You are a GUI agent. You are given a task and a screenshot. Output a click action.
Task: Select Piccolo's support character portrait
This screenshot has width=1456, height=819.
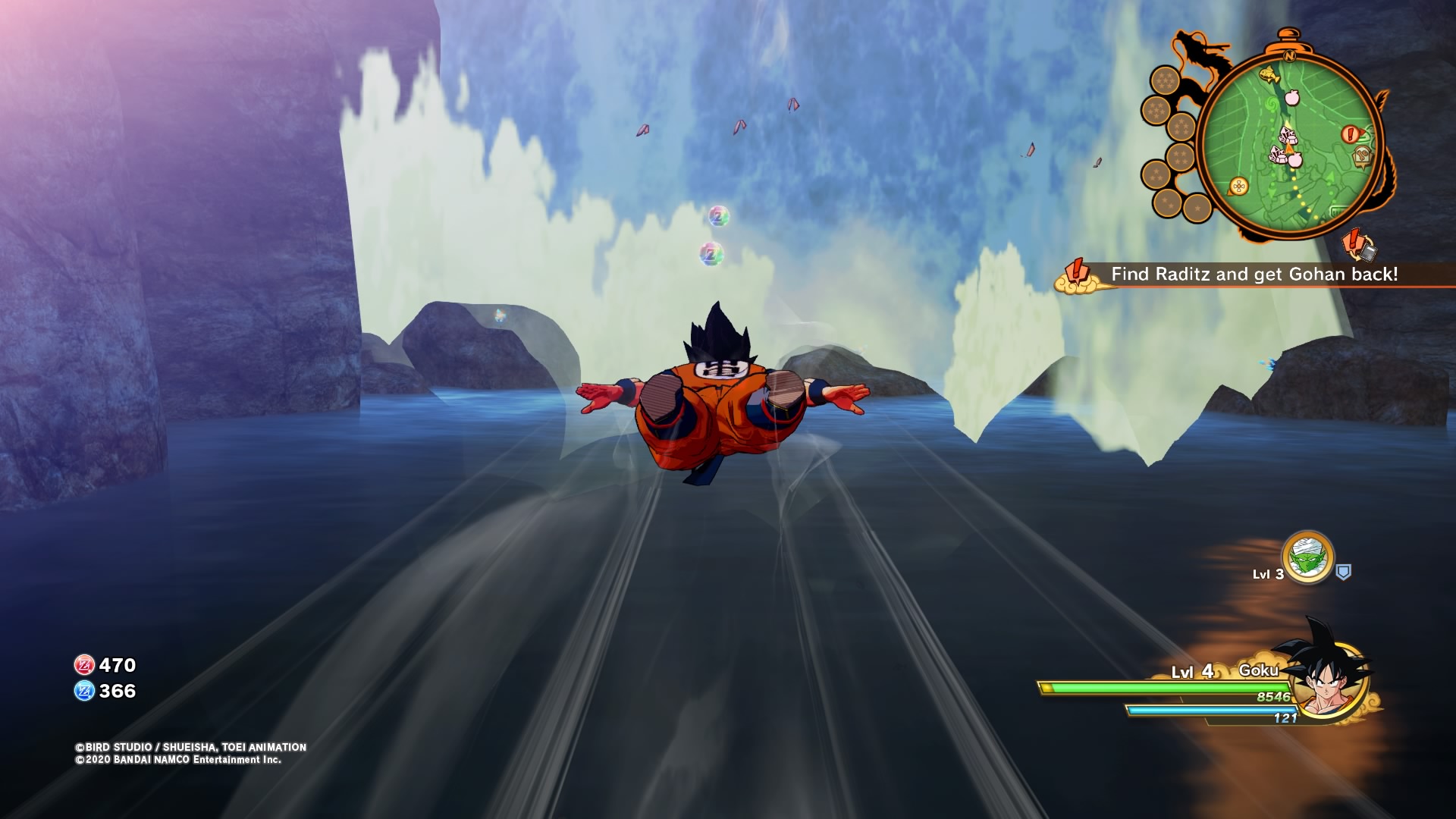1307,558
